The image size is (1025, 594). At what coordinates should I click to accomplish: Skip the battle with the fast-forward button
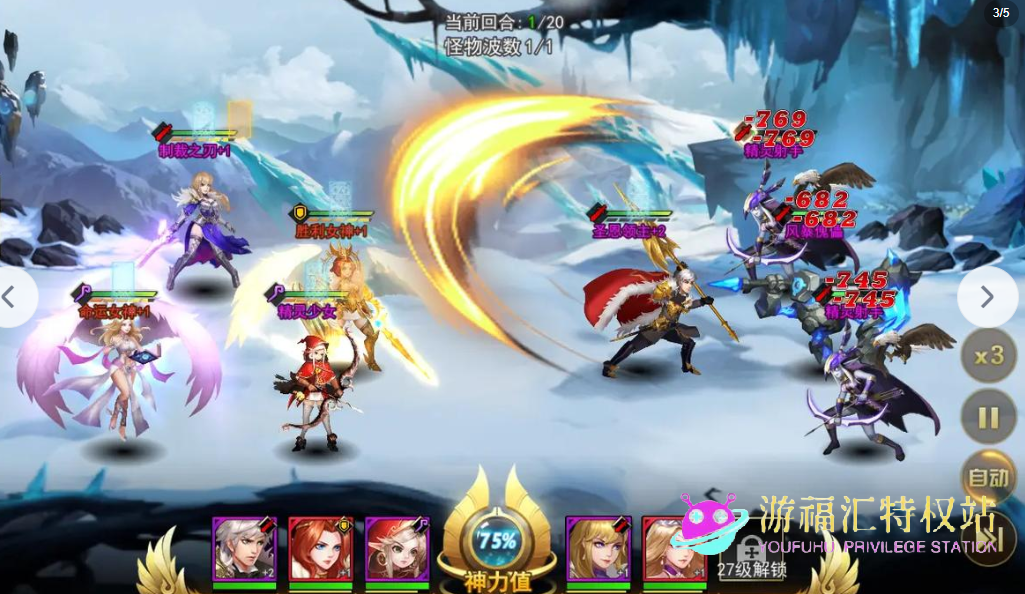[x=988, y=539]
